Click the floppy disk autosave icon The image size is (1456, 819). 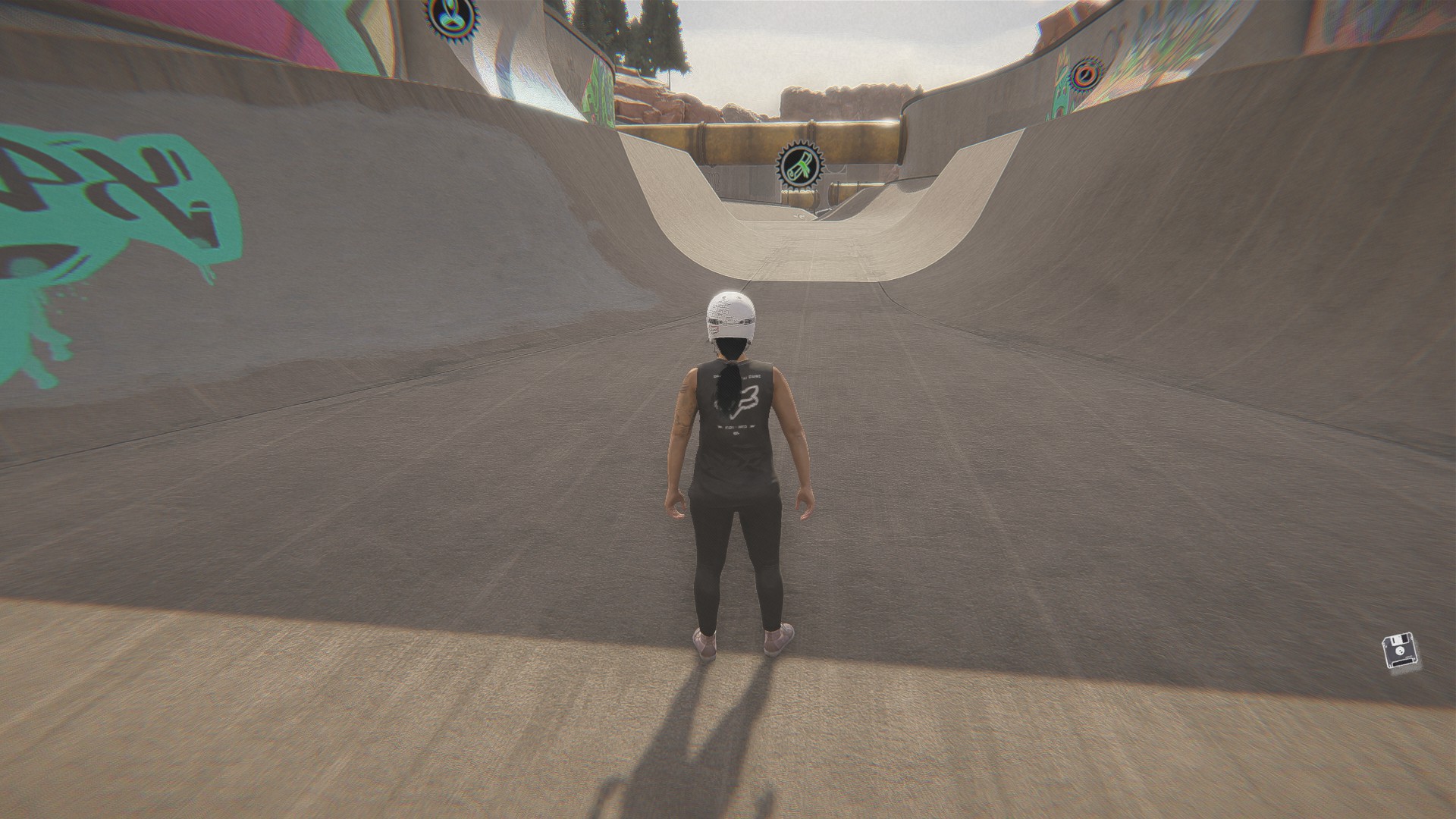(x=1398, y=652)
